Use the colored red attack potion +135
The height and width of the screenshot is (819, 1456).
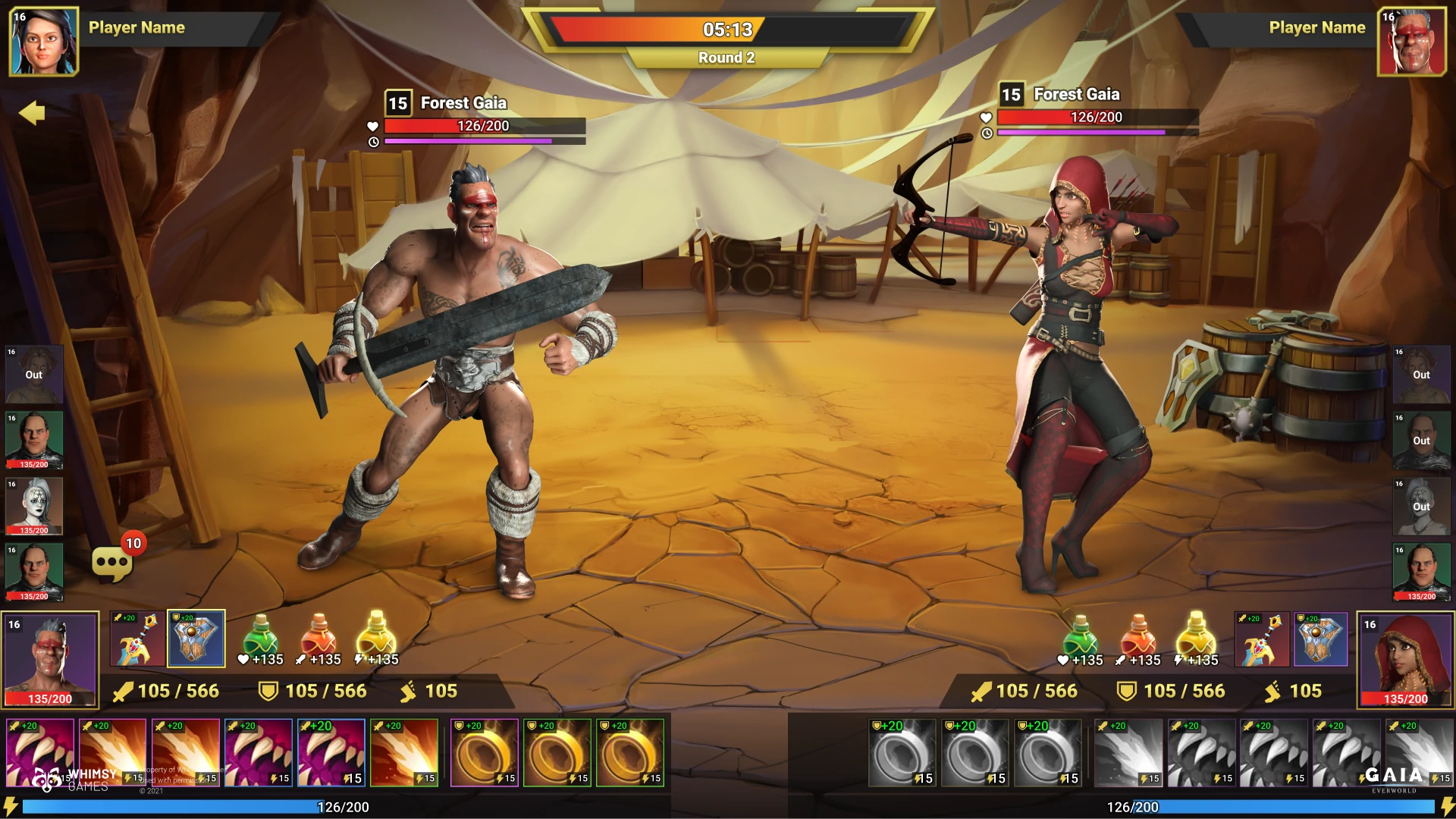coord(318,637)
